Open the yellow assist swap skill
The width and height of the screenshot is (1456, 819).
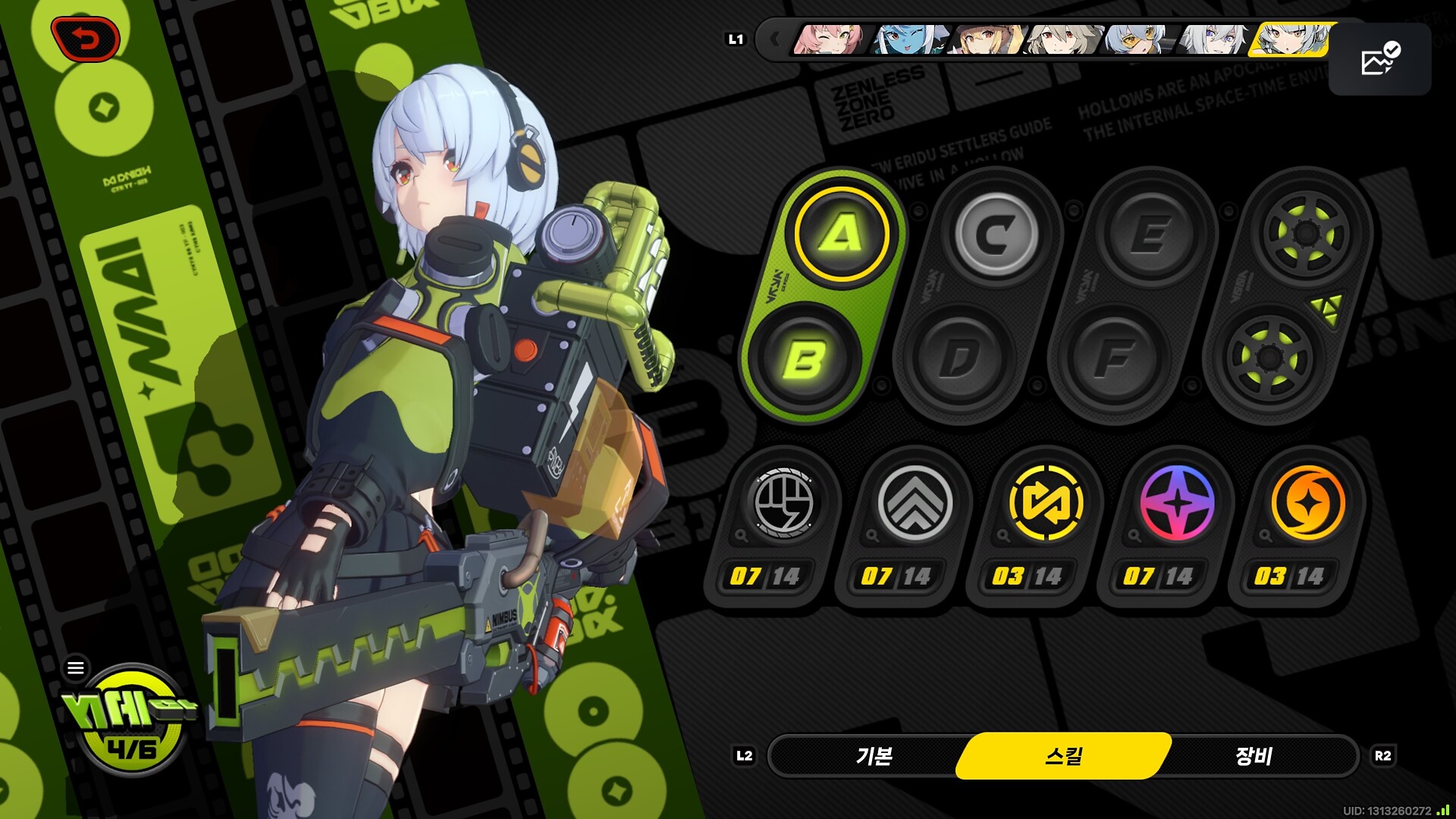[x=1046, y=504]
